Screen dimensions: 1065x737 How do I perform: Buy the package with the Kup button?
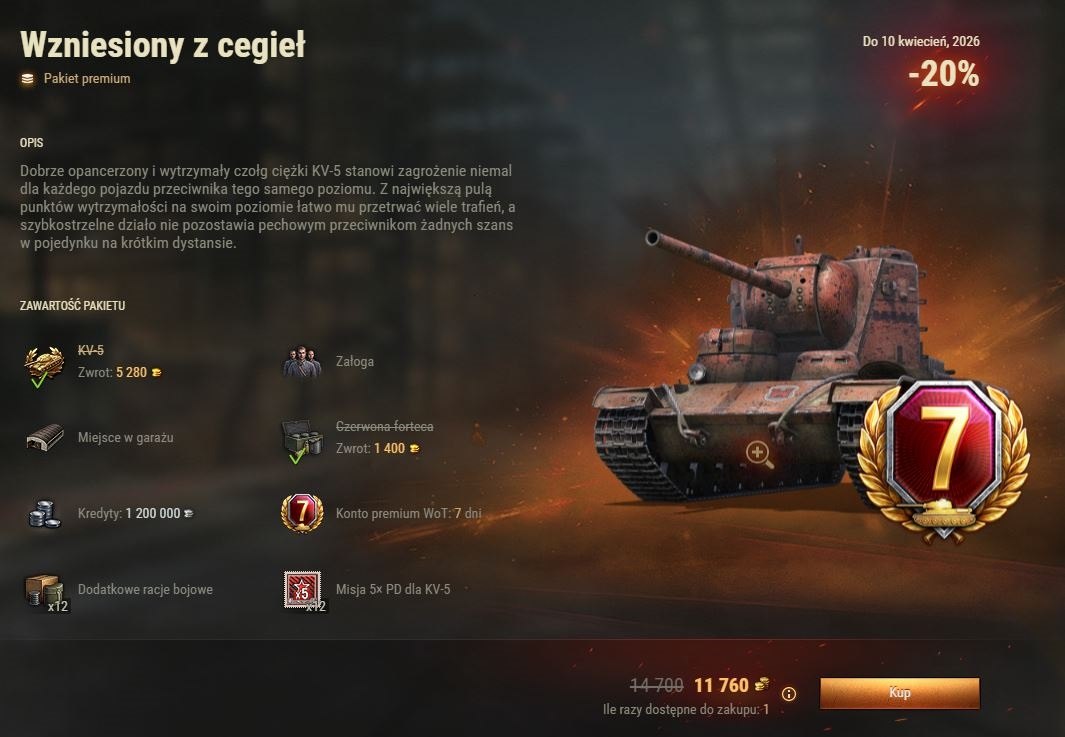(899, 692)
